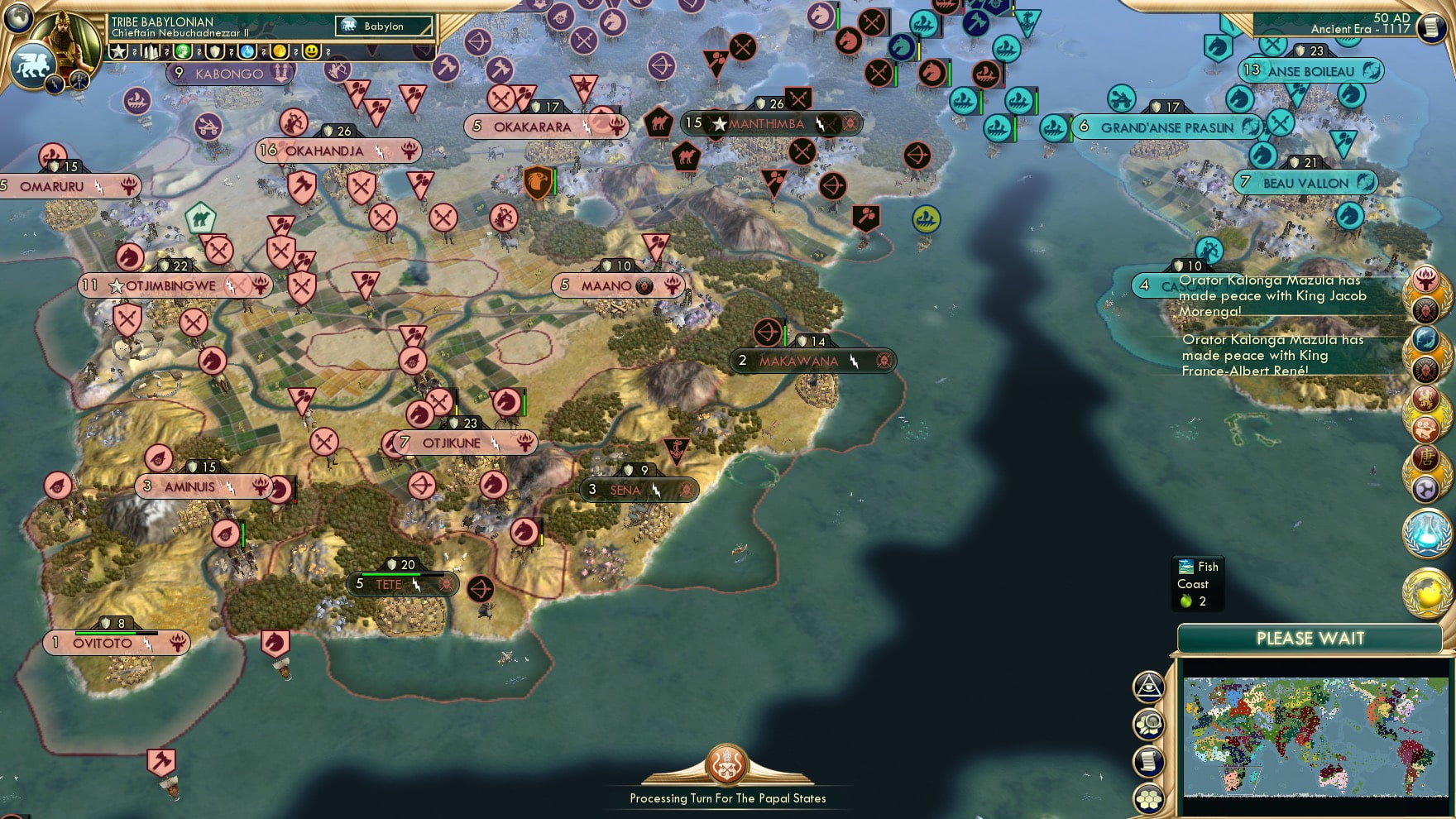Screen dimensions: 1456x819
Task: Click the silver star icon on the top stats bar
Action: (x=118, y=51)
